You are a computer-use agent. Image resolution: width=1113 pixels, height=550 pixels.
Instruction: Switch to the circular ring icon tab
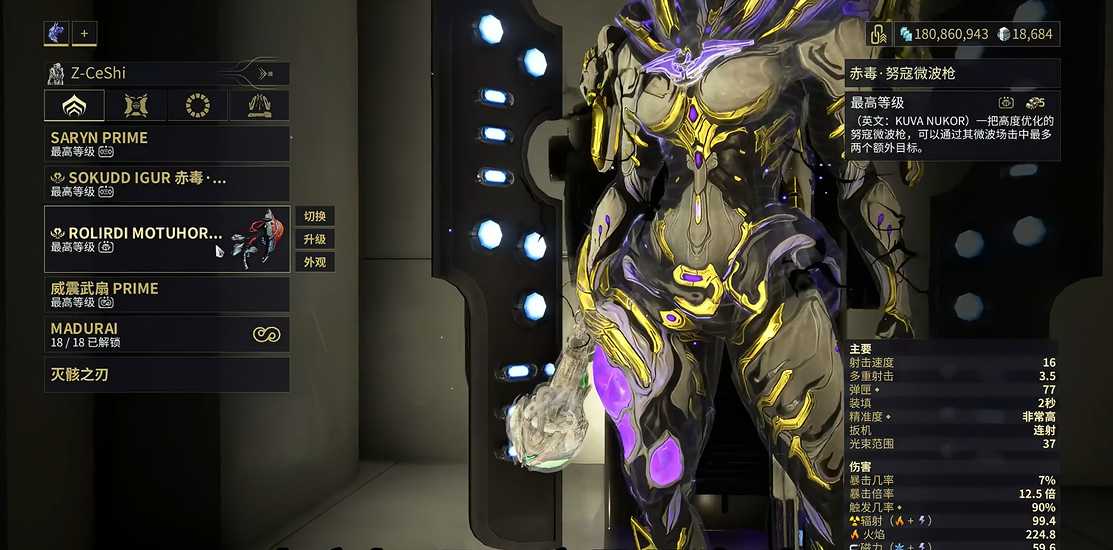(198, 105)
